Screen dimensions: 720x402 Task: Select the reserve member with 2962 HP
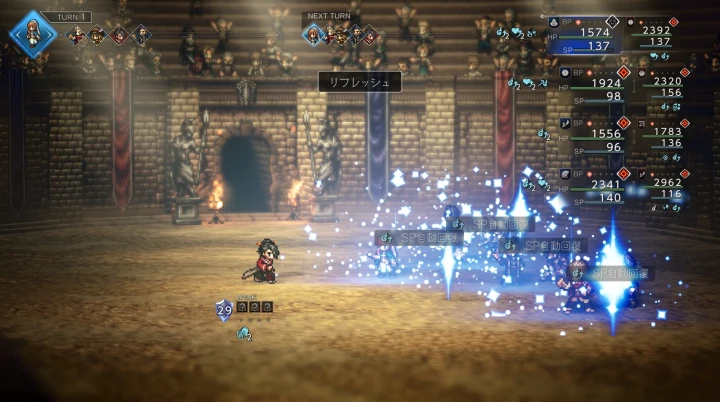pos(663,188)
